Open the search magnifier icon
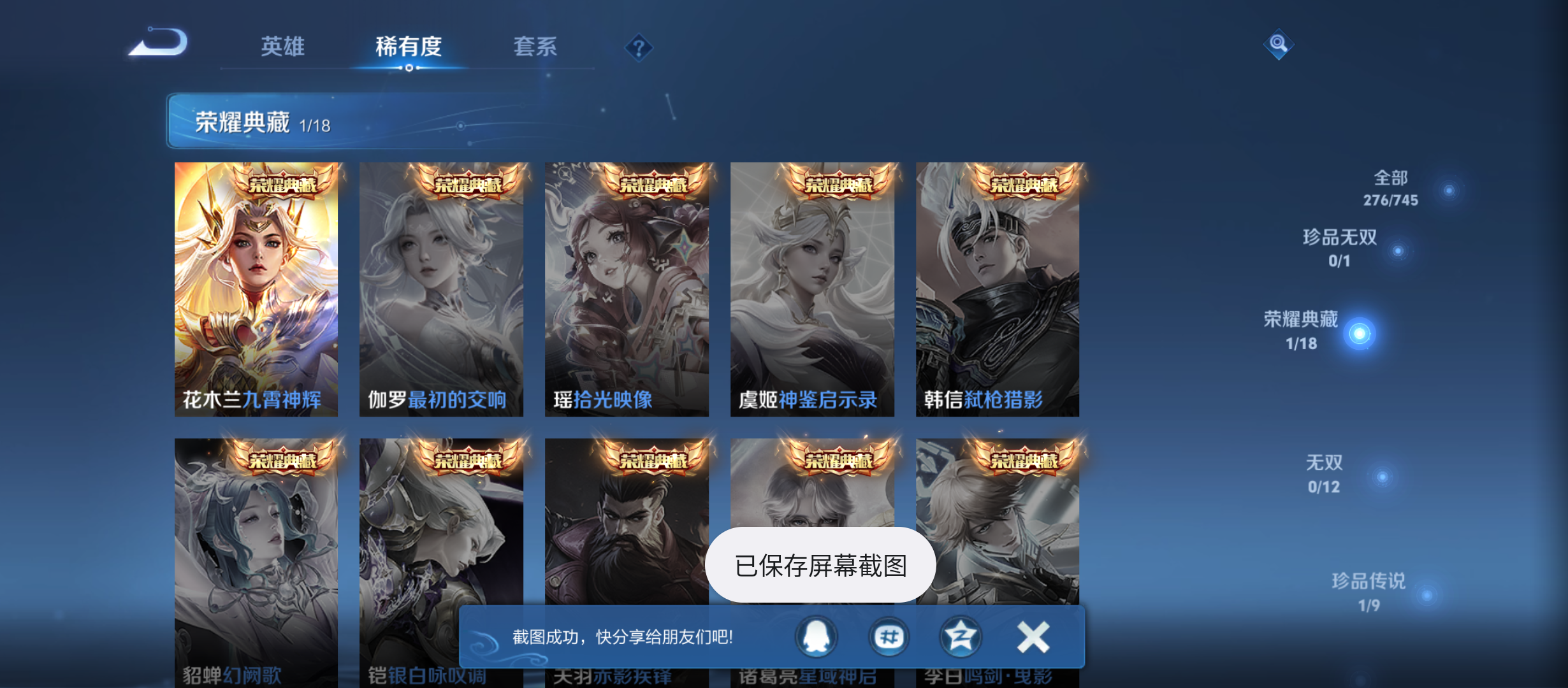 [x=1278, y=45]
